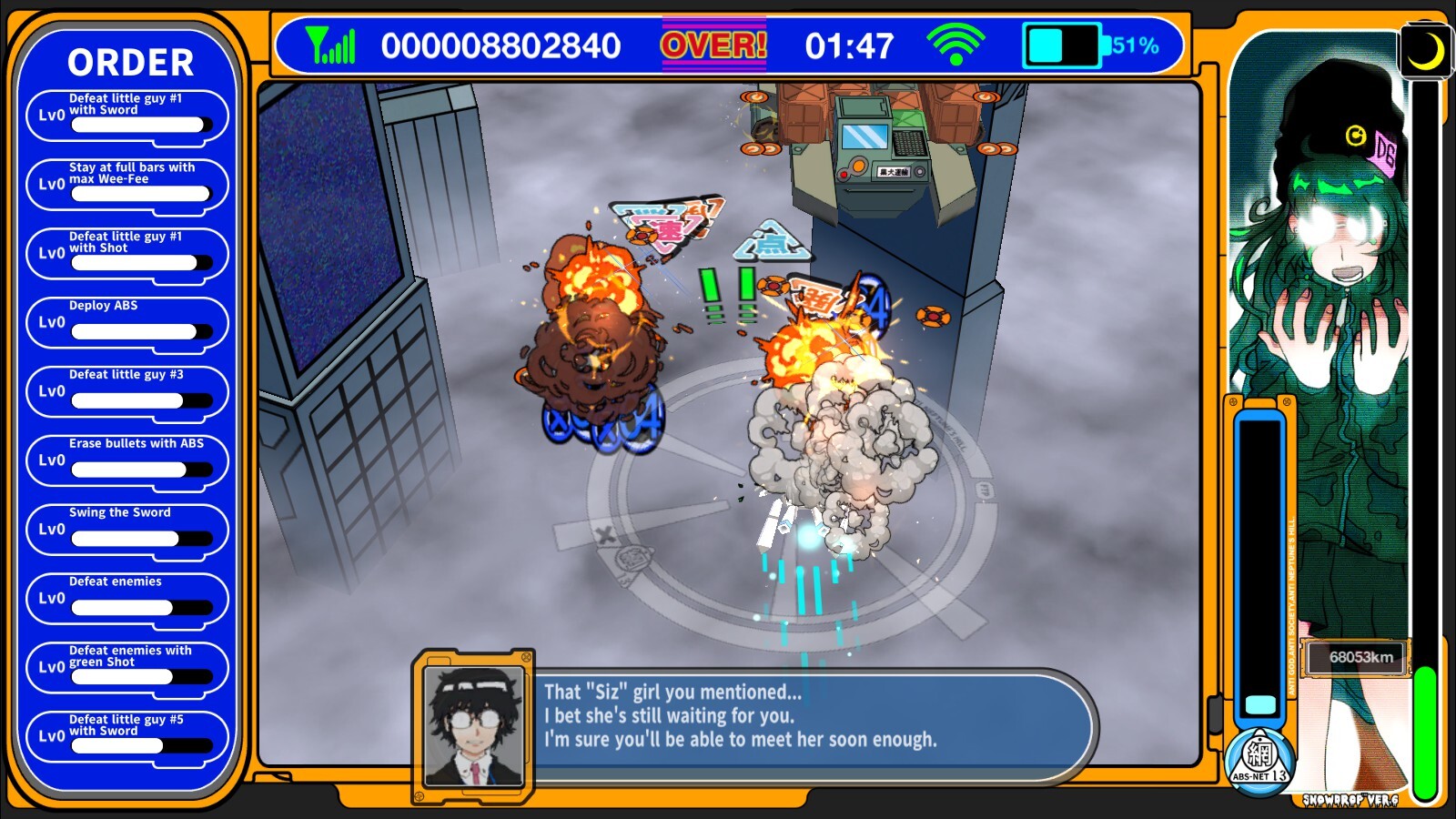
Task: Select the plain "Defeat enemies" order
Action: click(x=127, y=600)
